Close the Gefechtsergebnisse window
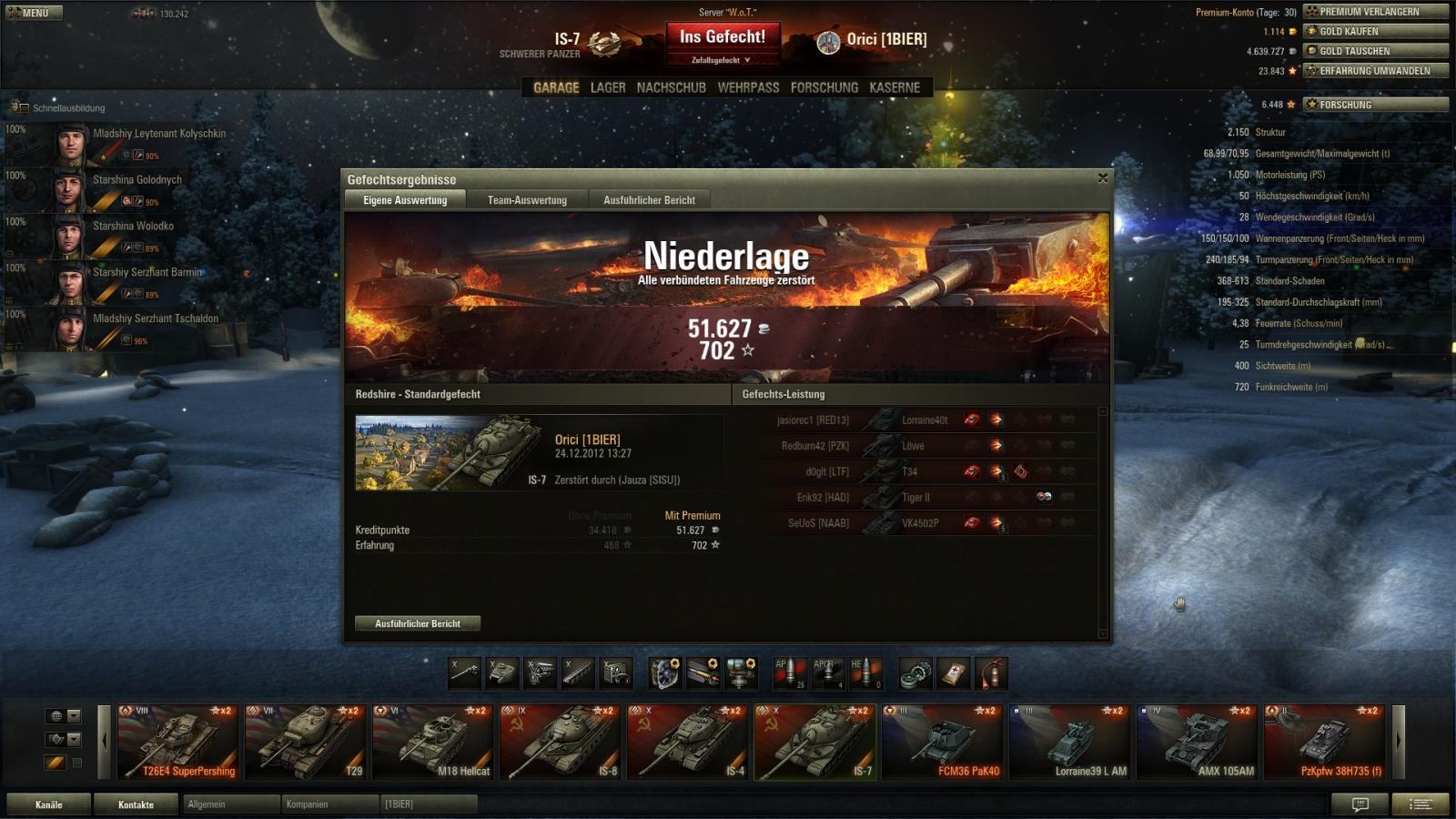 pyautogui.click(x=1103, y=178)
